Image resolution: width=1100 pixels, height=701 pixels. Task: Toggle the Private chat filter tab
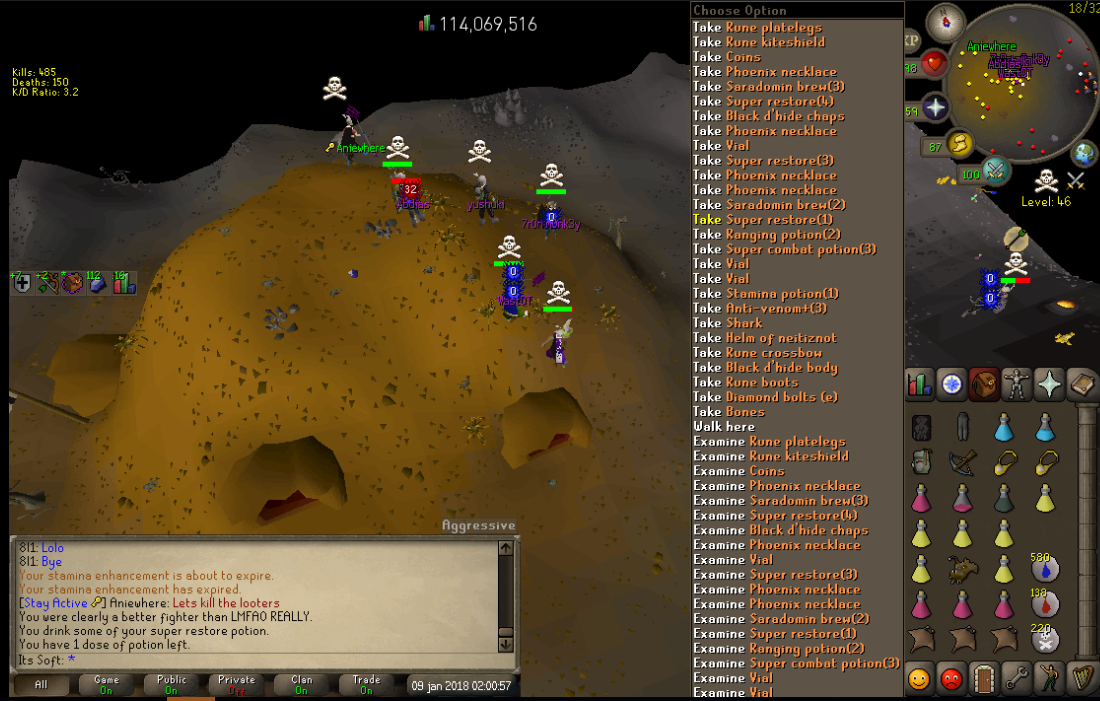(237, 685)
